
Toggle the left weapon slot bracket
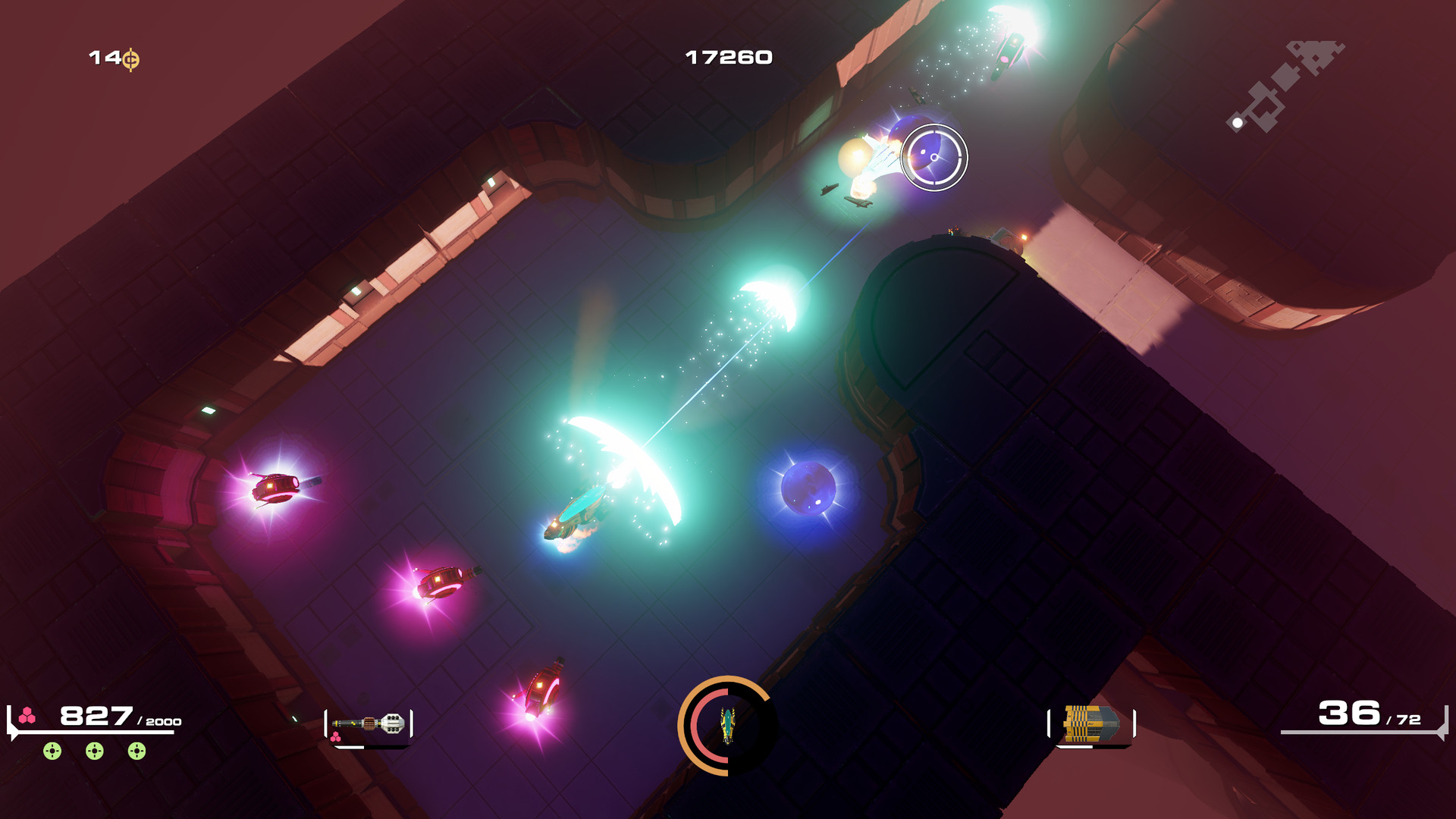click(x=328, y=723)
